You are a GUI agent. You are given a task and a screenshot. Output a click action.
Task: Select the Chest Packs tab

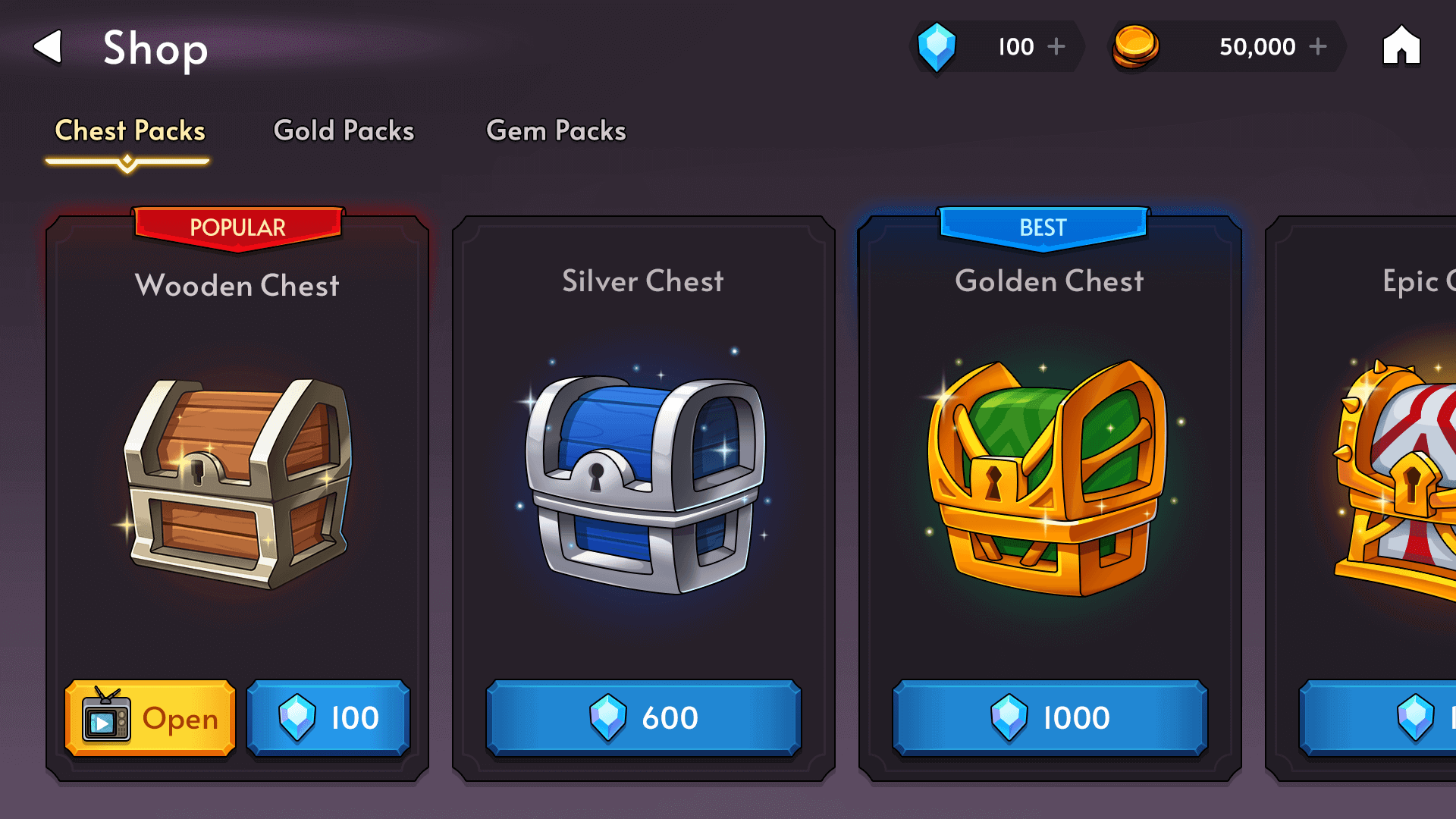pyautogui.click(x=130, y=130)
